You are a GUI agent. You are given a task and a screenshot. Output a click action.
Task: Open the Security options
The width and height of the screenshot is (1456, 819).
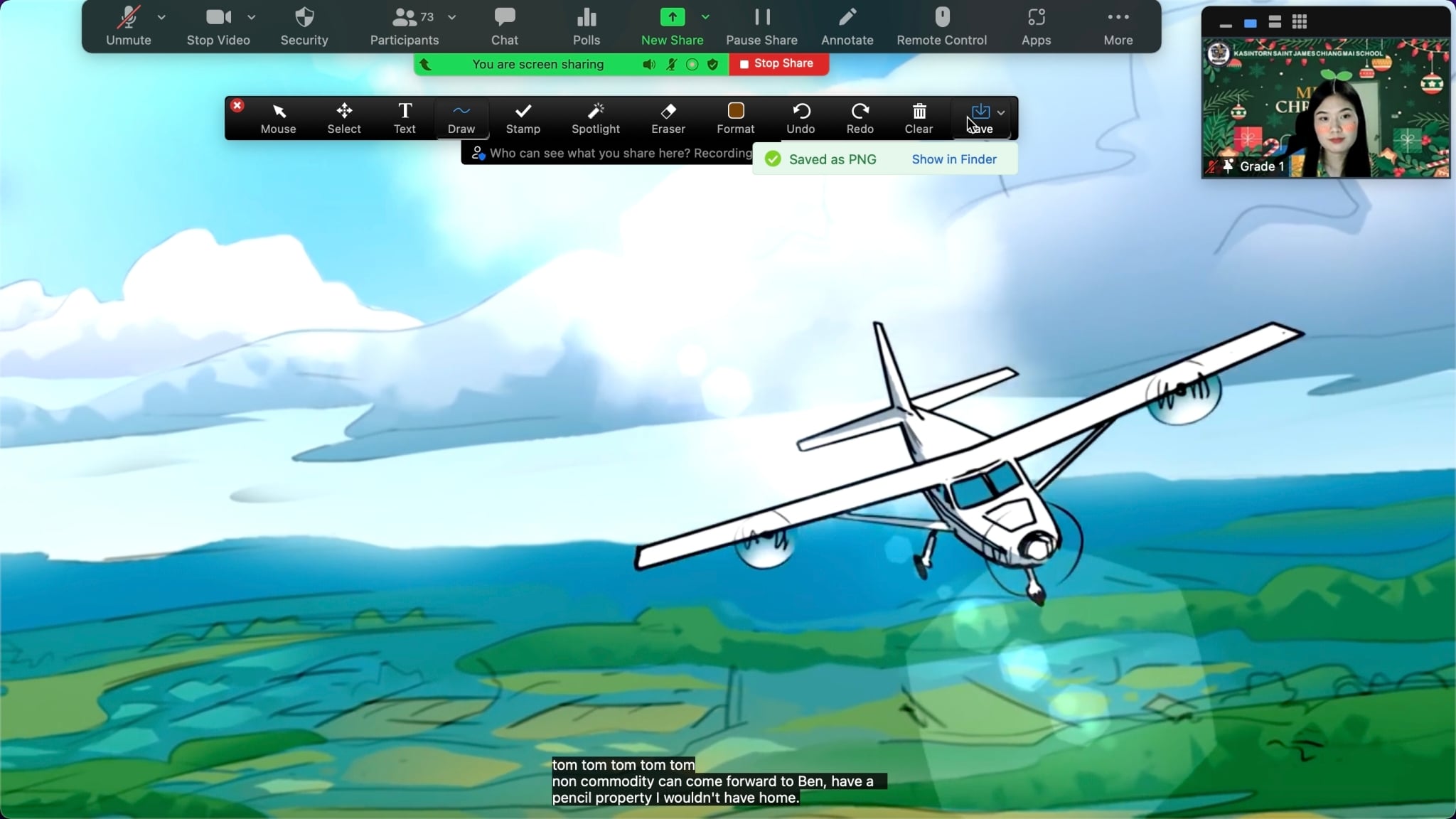pyautogui.click(x=304, y=26)
